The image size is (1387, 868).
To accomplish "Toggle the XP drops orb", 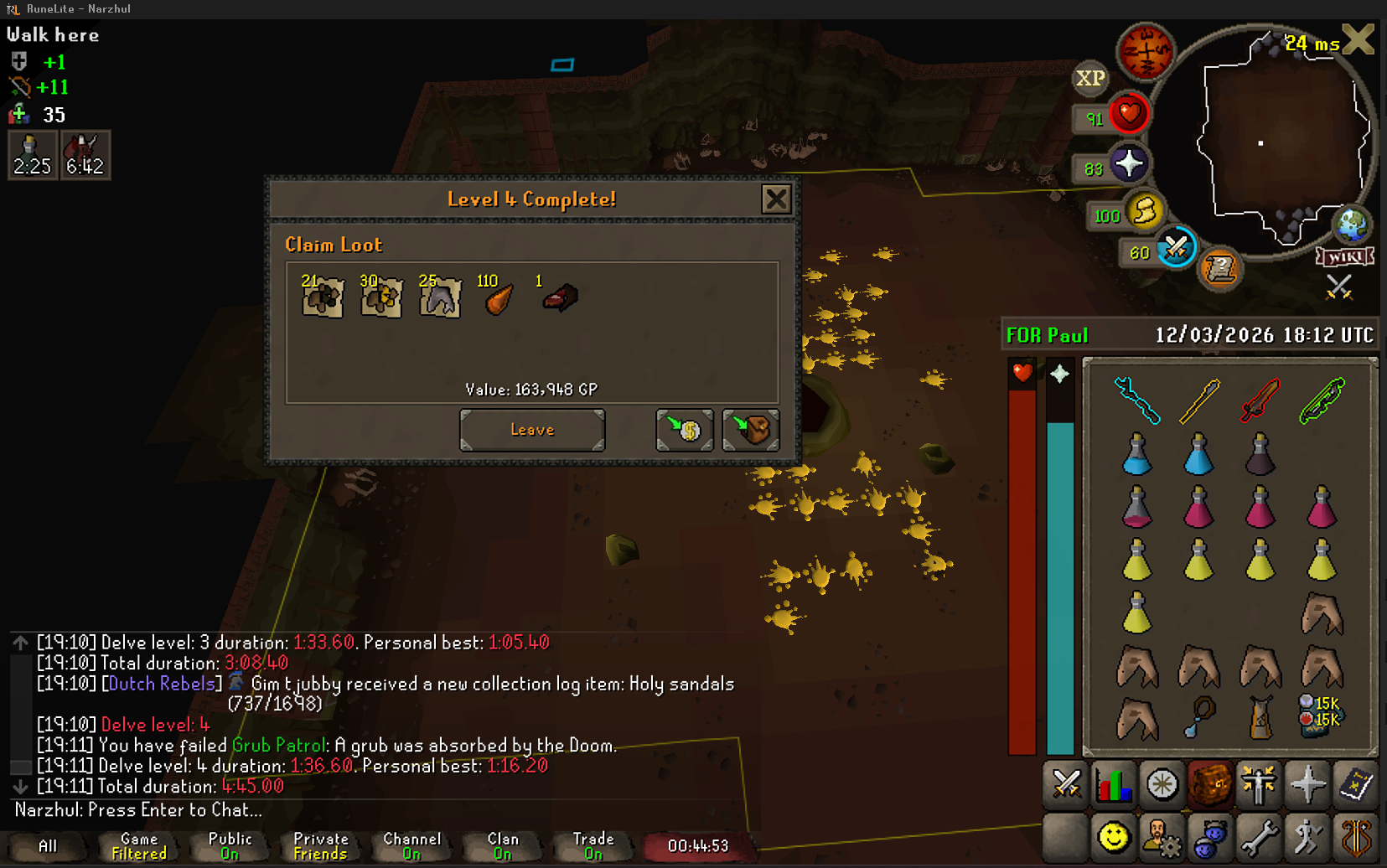I will (x=1089, y=79).
